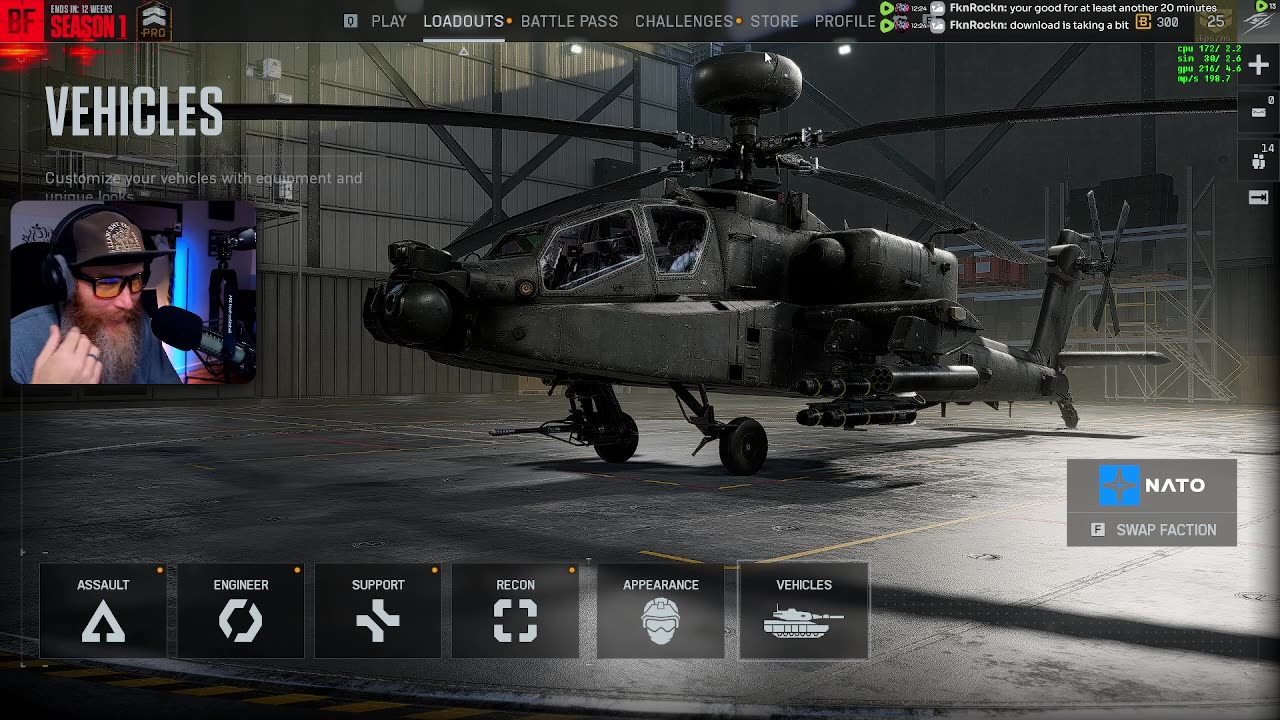This screenshot has height=720, width=1280.
Task: Open the Appearance customization tile
Action: coord(660,611)
